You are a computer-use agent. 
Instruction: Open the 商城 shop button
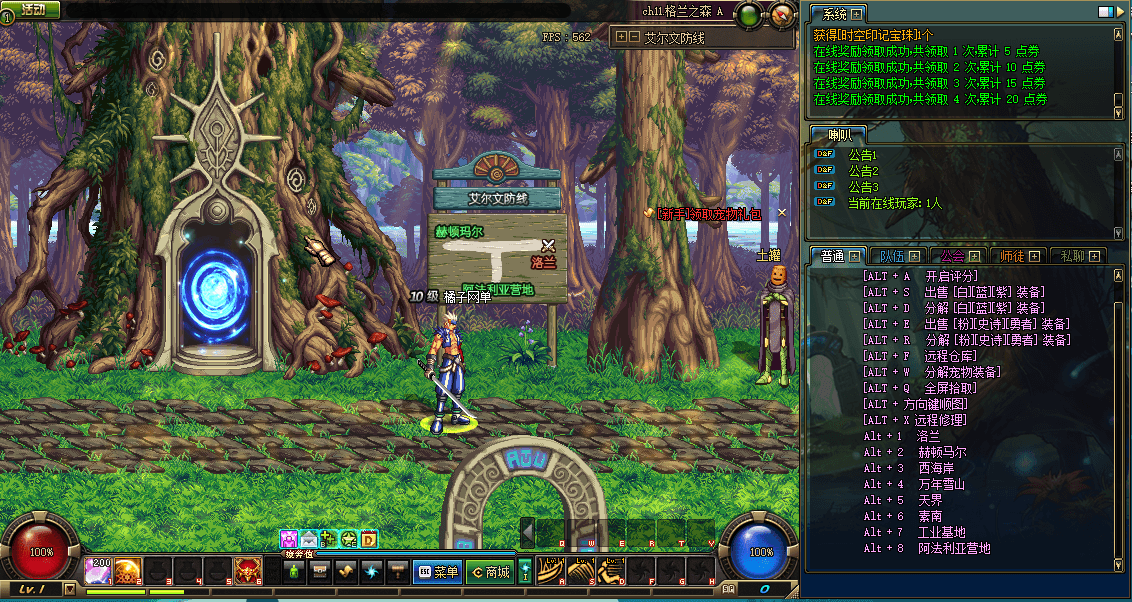[x=490, y=572]
